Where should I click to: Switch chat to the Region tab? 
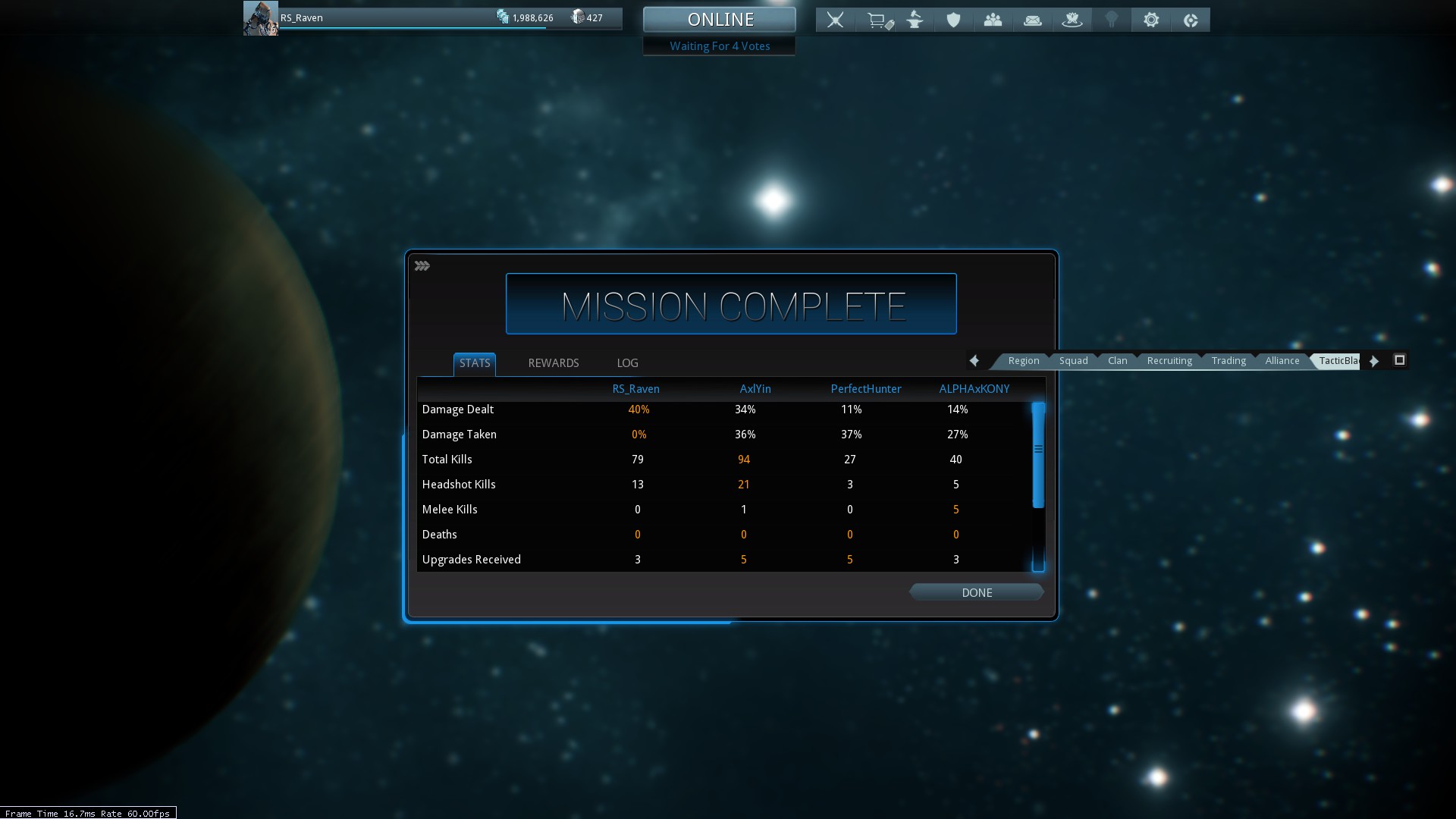[1023, 361]
